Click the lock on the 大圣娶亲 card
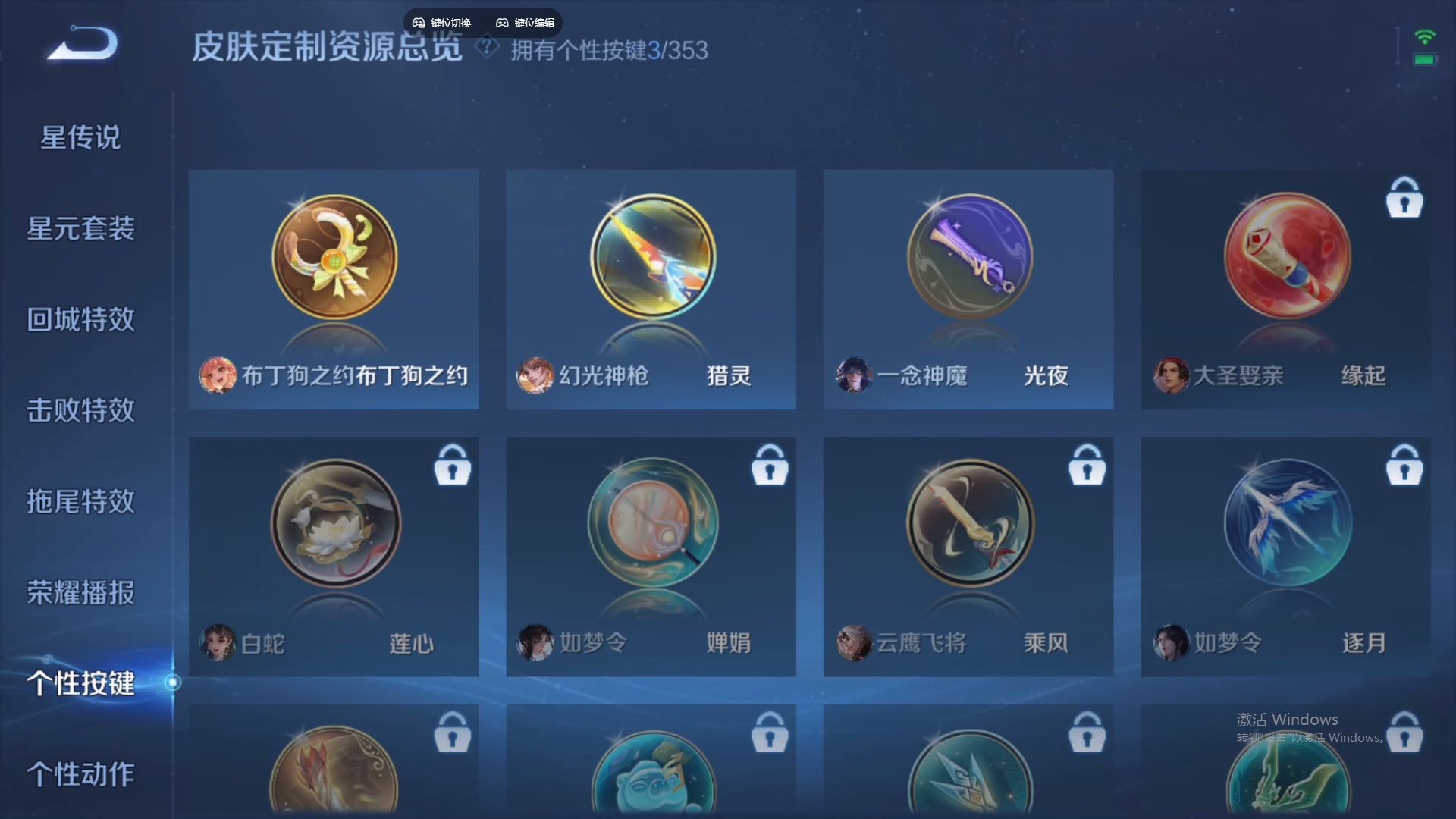1456x819 pixels. click(x=1404, y=199)
